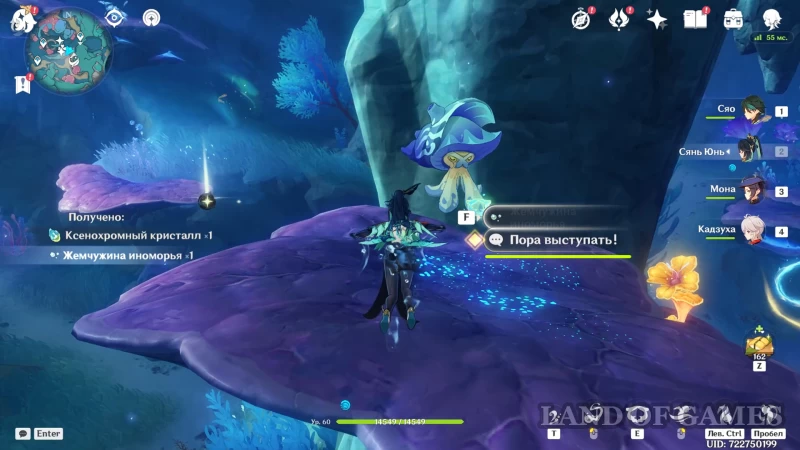The height and width of the screenshot is (450, 800).
Task: Open the character screen head icon
Action: pyautogui.click(x=771, y=18)
